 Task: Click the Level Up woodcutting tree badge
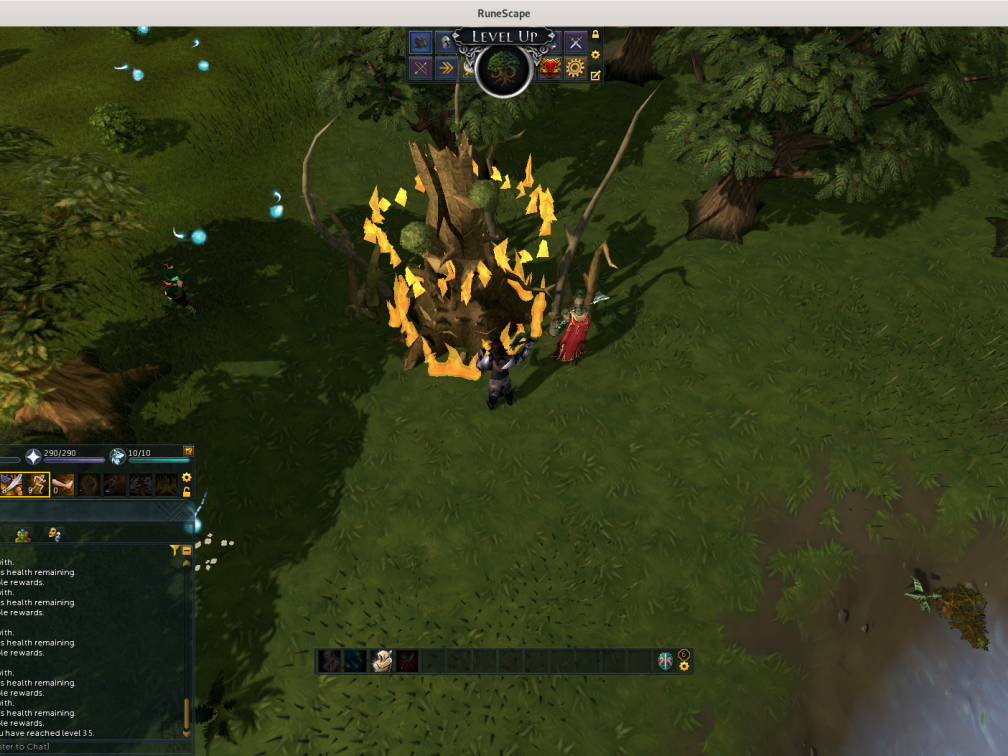coord(503,69)
